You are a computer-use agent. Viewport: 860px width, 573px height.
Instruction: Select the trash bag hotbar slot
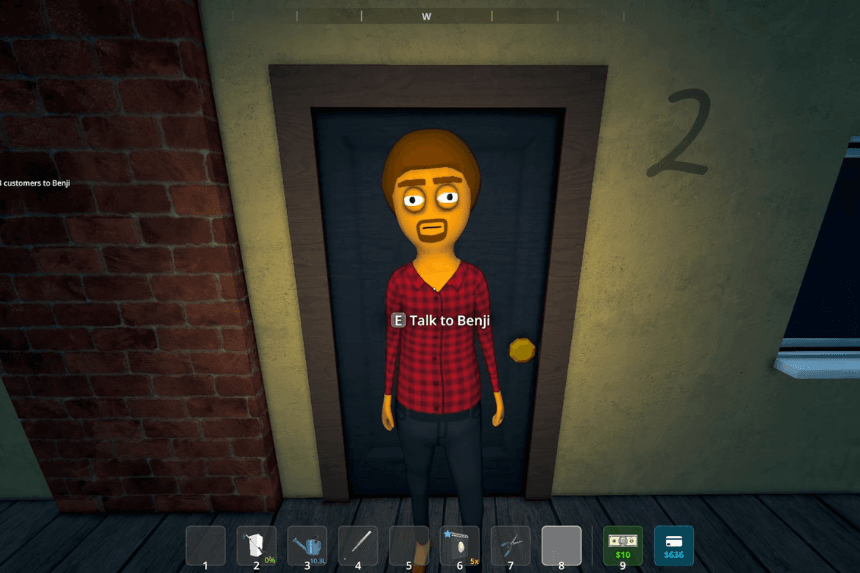click(x=256, y=546)
